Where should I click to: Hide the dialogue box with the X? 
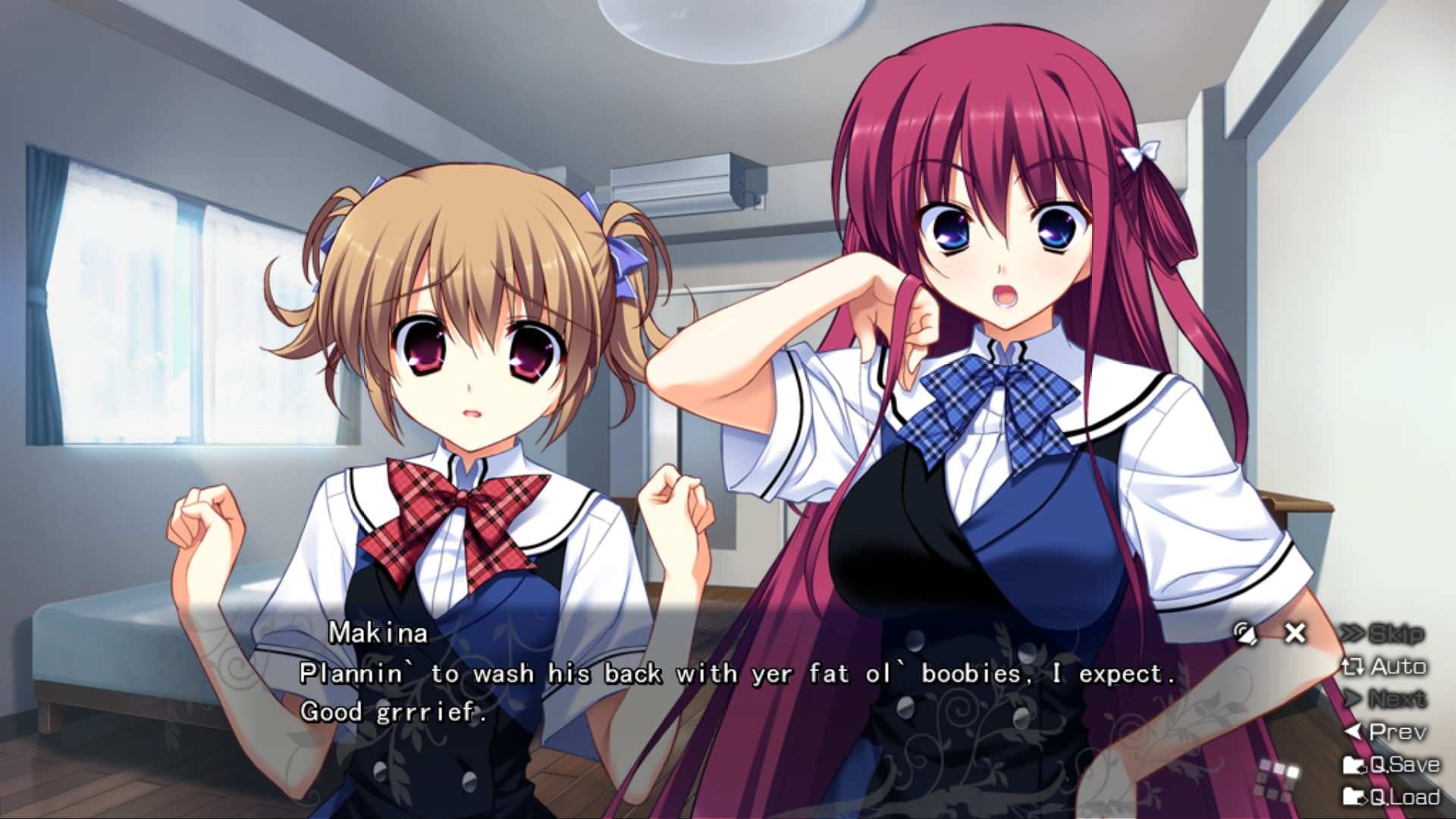(1295, 632)
